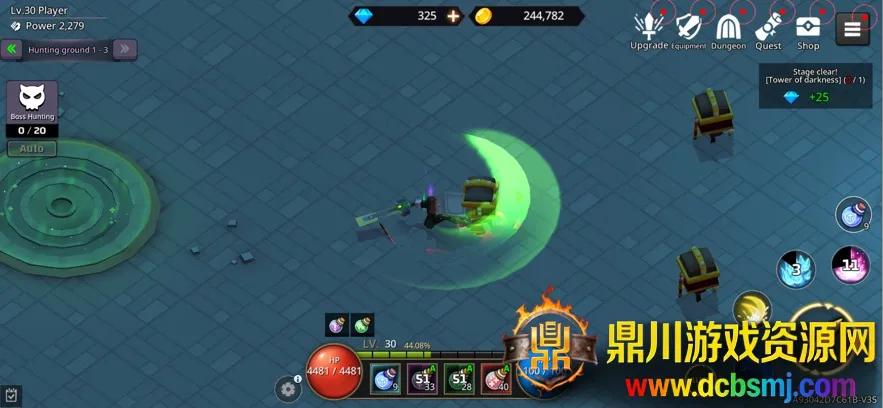Activate the ice skill showing 3
The height and width of the screenshot is (408, 883).
click(796, 268)
